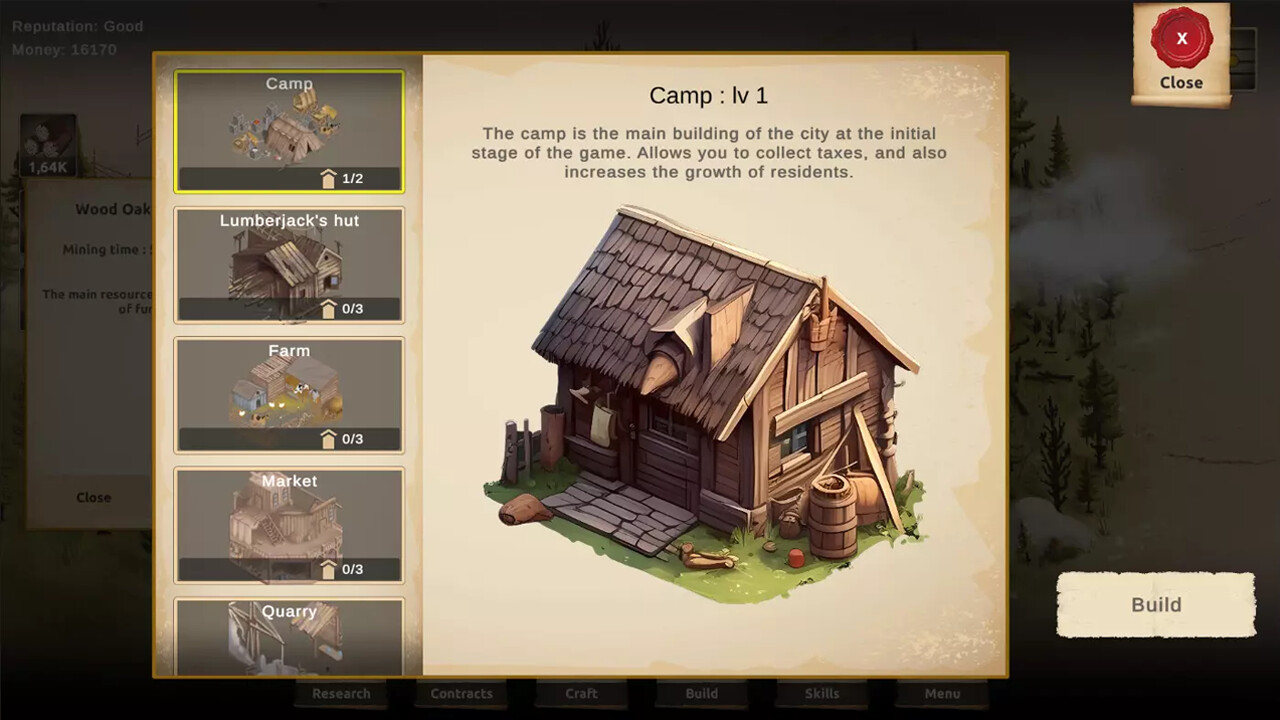The height and width of the screenshot is (720, 1280).
Task: Open the Skills tab
Action: (x=821, y=693)
